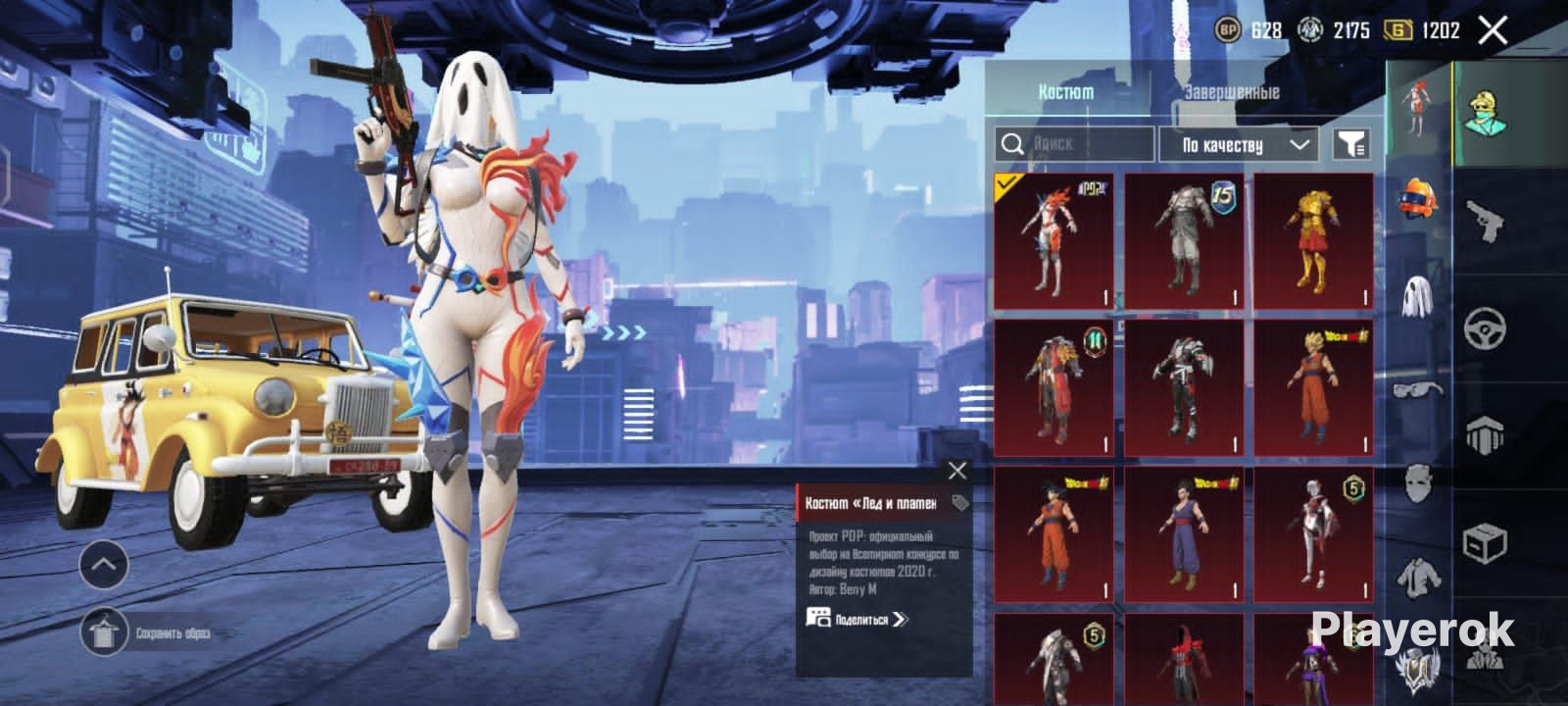
Task: Select the ghost hood category icon
Action: pos(1418,296)
